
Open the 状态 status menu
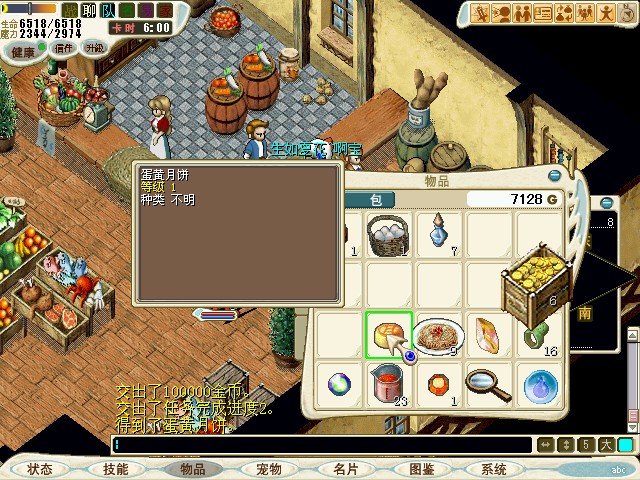click(x=40, y=468)
